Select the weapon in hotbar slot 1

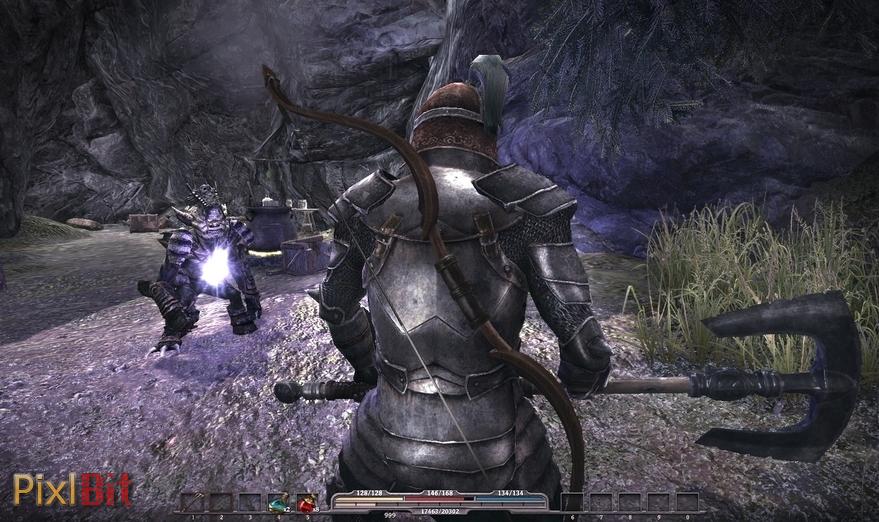(193, 502)
